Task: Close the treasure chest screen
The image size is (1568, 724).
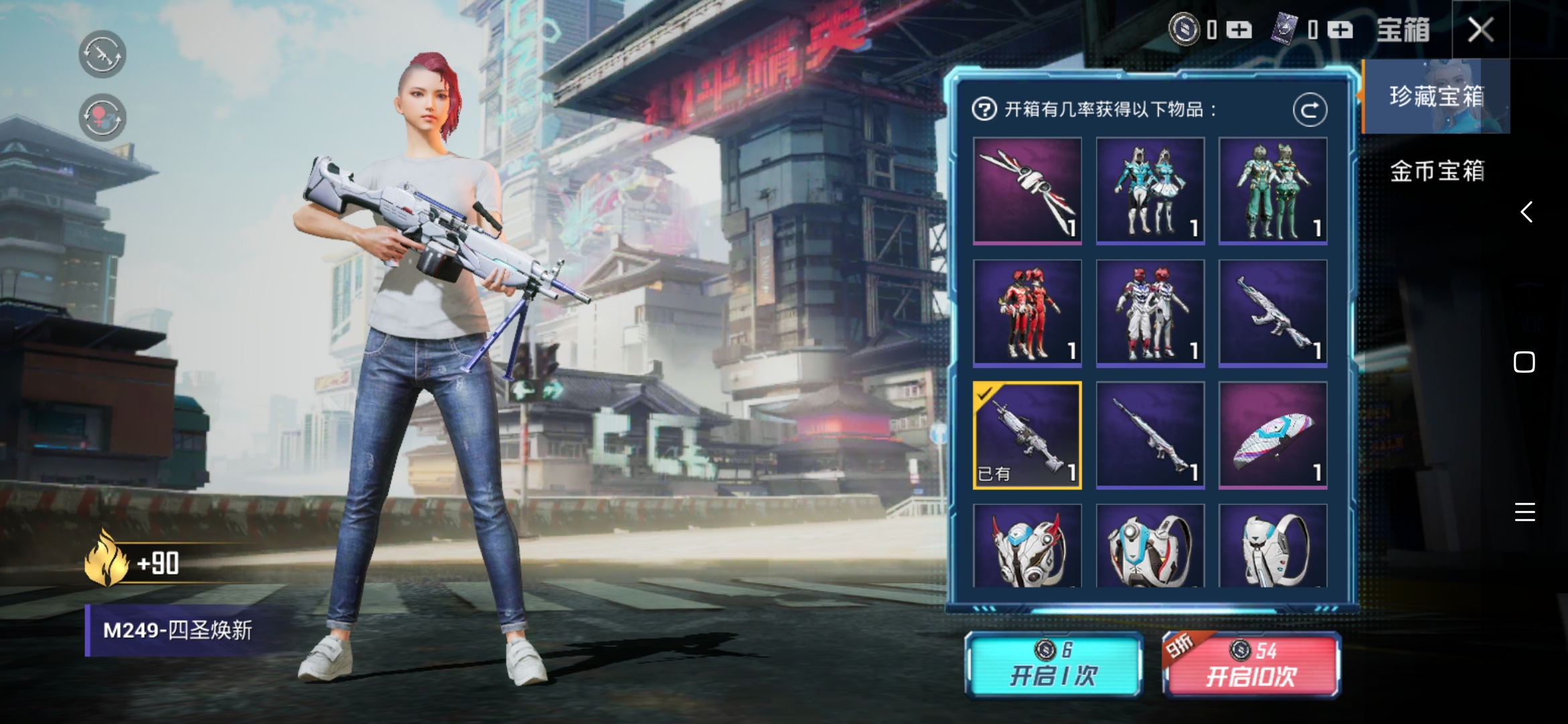Action: click(1480, 29)
